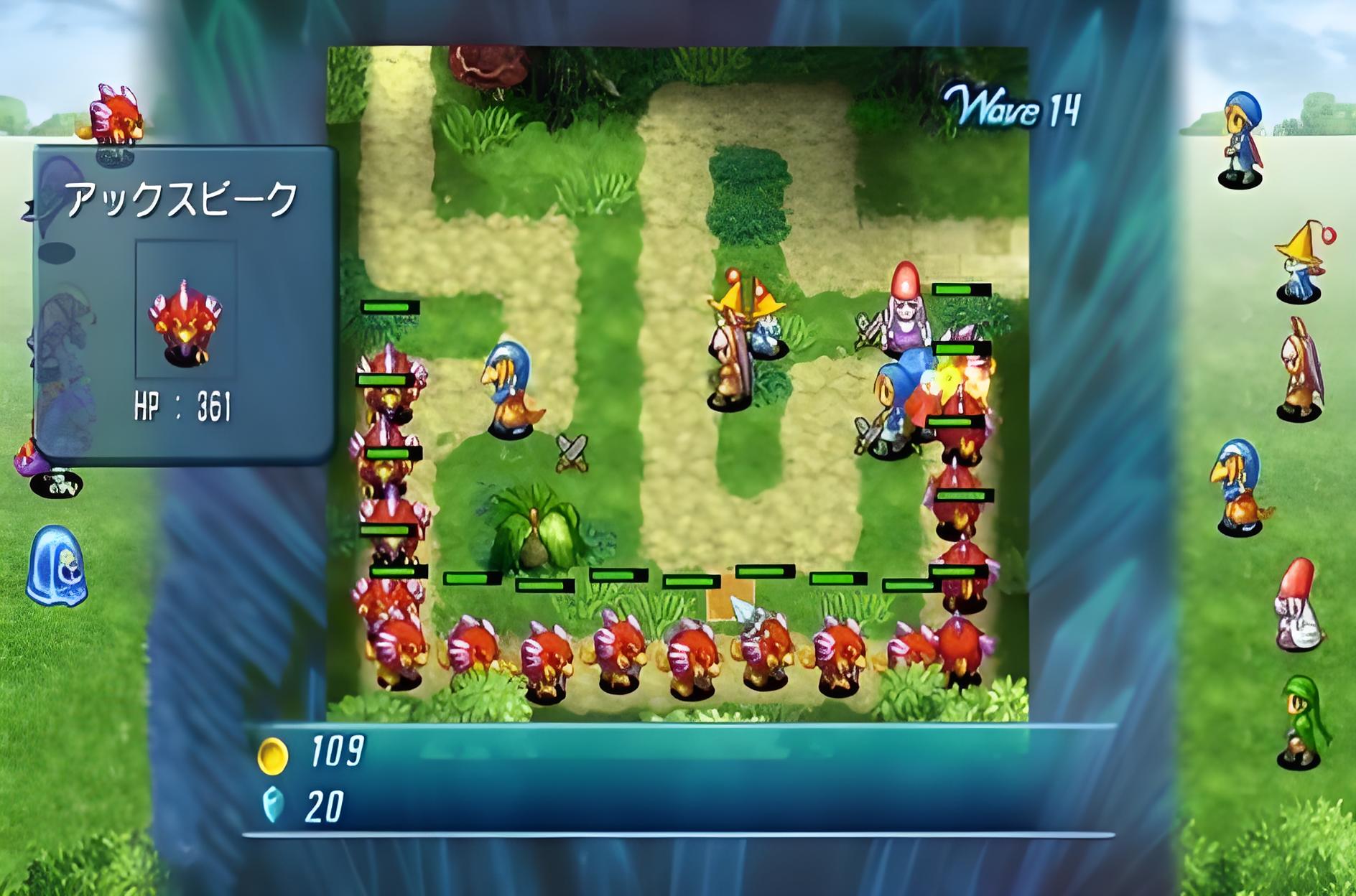The height and width of the screenshot is (896, 1356).
Task: Select the blue flan enemy icon
Action: point(56,566)
